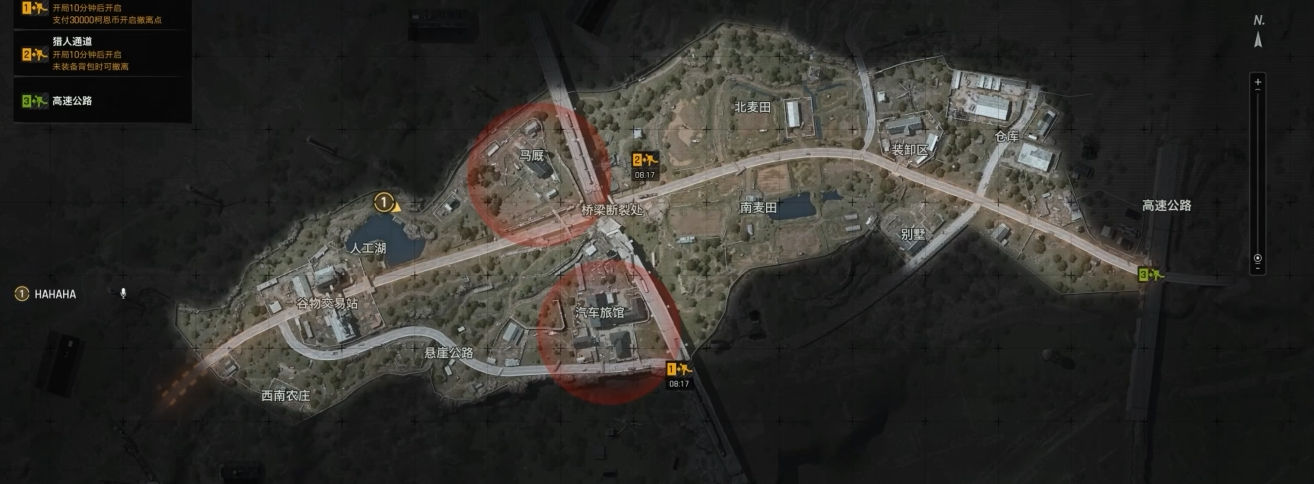The height and width of the screenshot is (484, 1314).
Task: Select teammate HAHAHA in the squad list
Action: pos(55,294)
